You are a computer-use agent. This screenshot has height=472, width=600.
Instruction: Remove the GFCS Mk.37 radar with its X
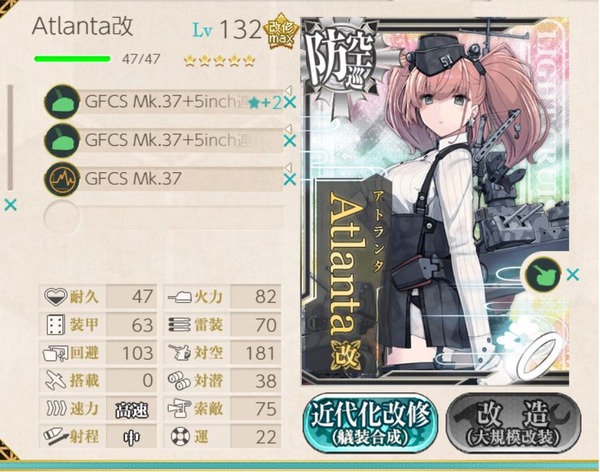(x=290, y=179)
